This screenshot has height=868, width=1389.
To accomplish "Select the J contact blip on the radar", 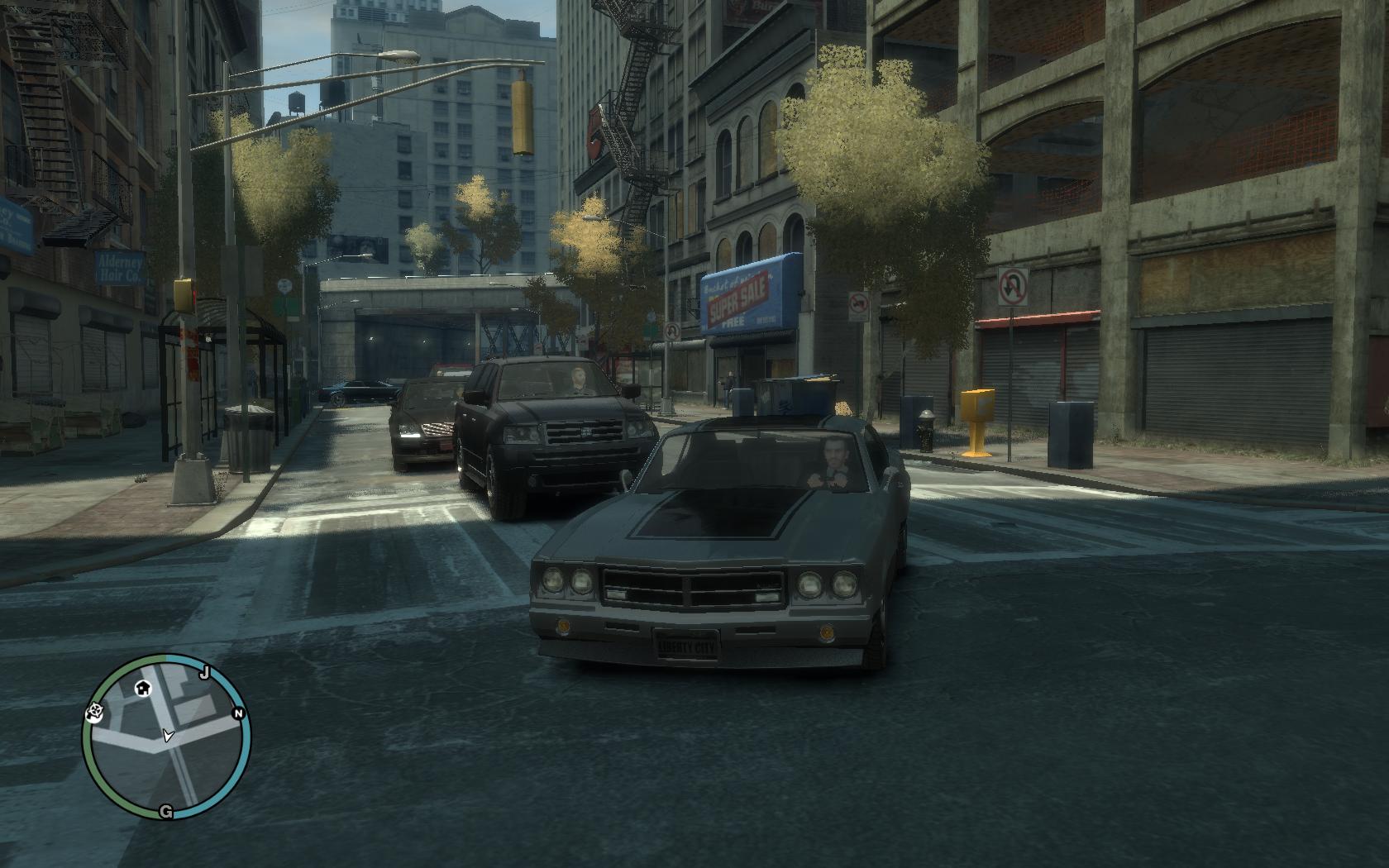I will tap(204, 673).
